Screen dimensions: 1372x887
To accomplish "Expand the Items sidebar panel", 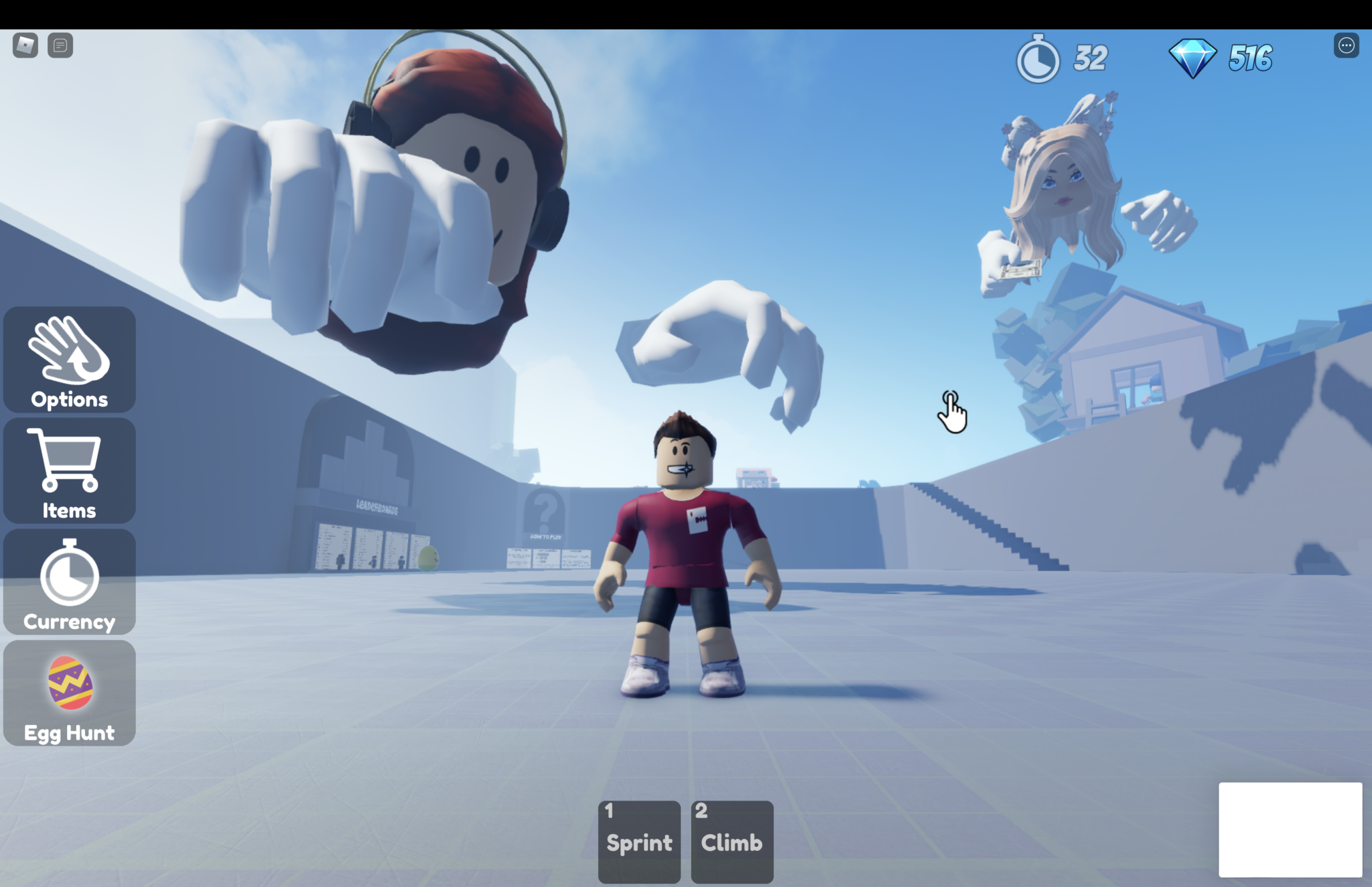I will pos(68,471).
